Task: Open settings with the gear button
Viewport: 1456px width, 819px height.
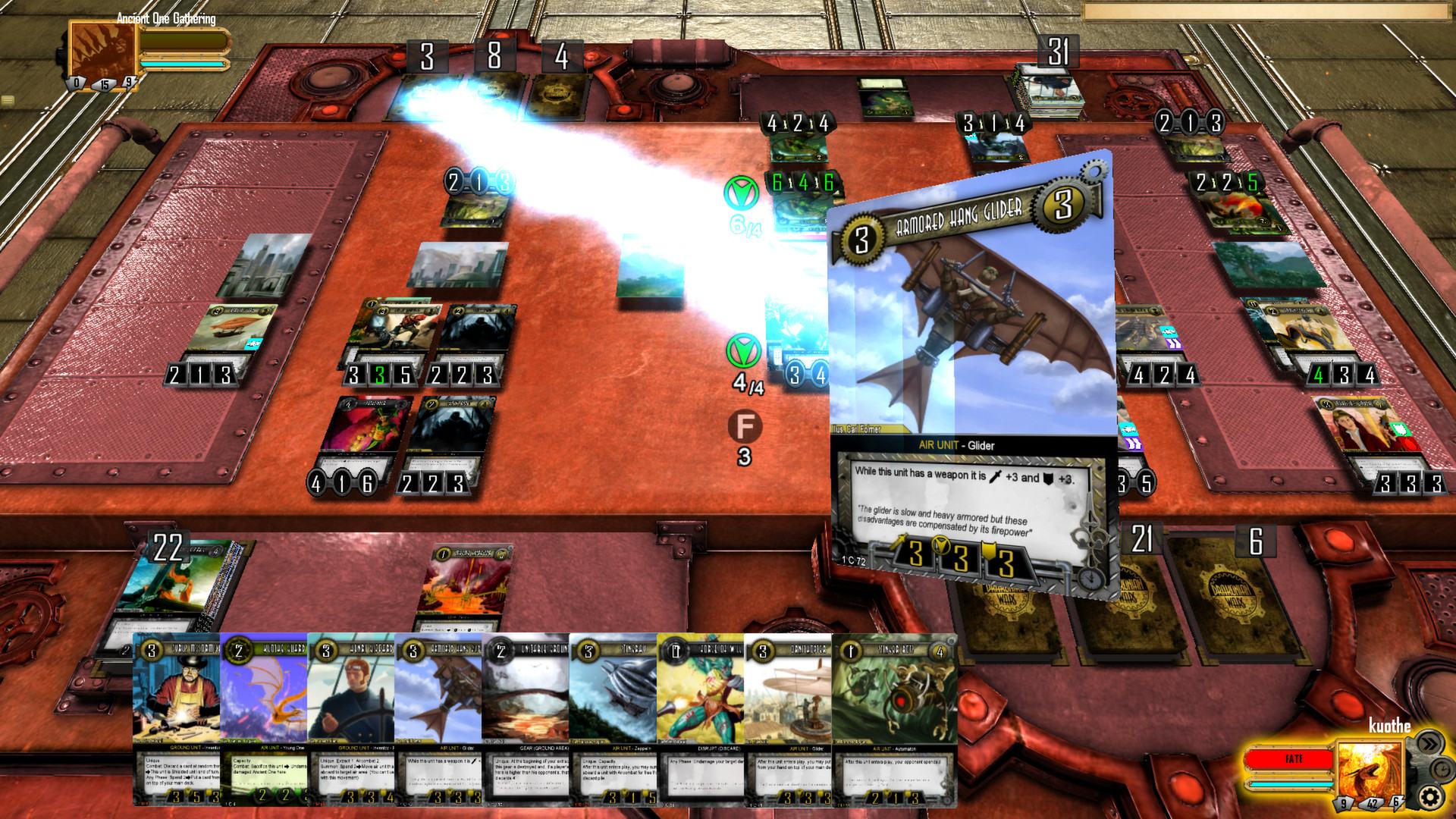Action: pyautogui.click(x=1429, y=797)
